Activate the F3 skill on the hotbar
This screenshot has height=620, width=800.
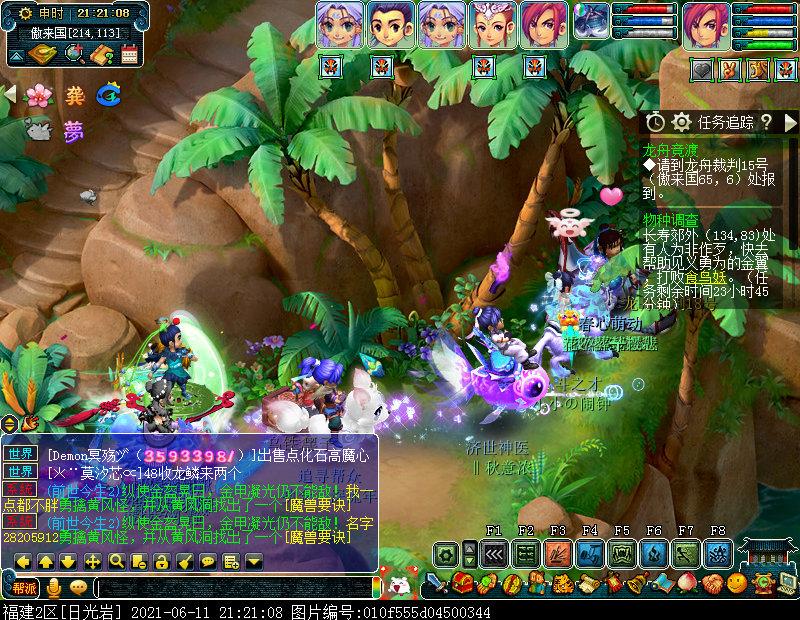[558, 552]
